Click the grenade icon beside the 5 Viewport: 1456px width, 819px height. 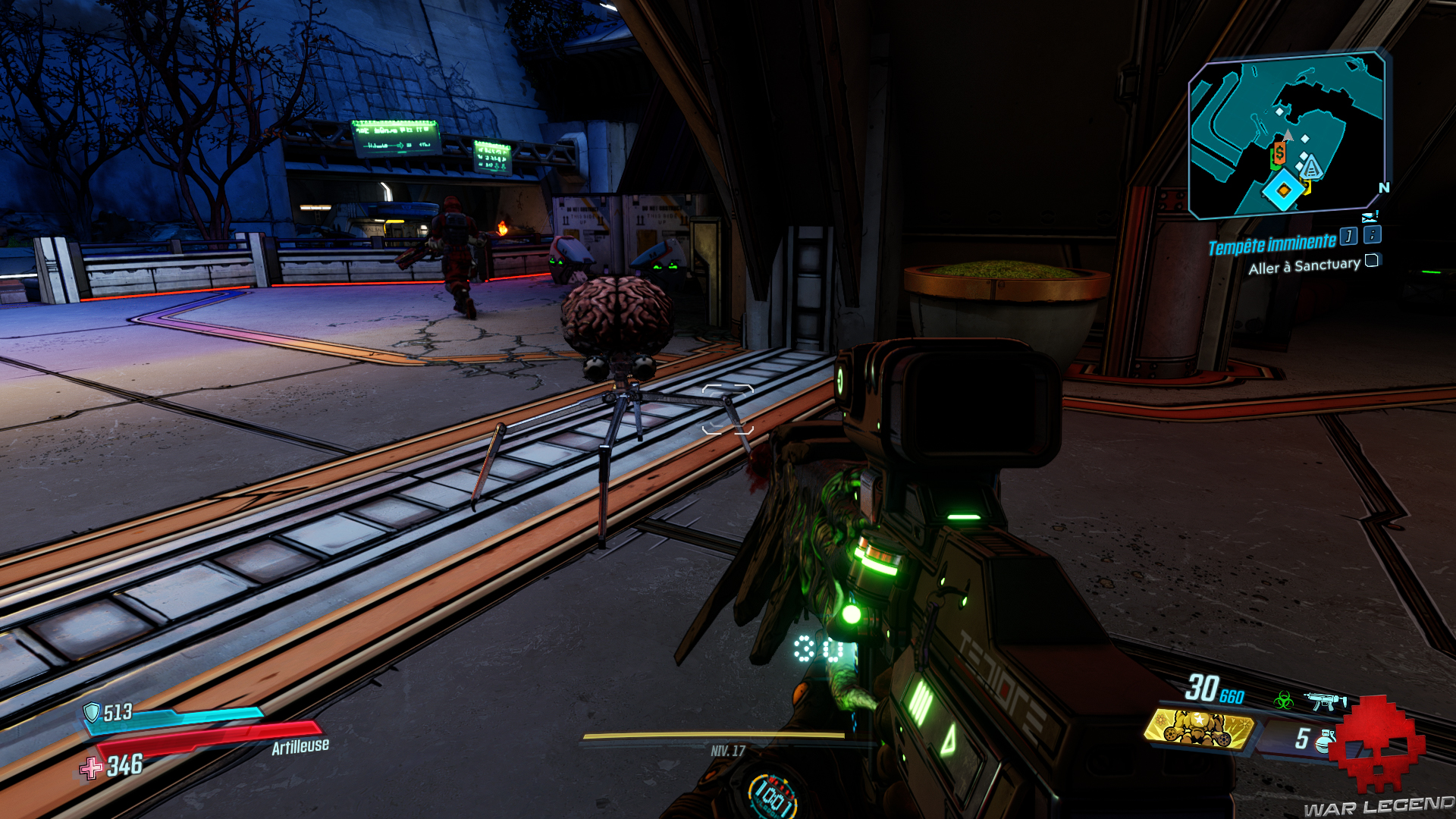point(1326,741)
